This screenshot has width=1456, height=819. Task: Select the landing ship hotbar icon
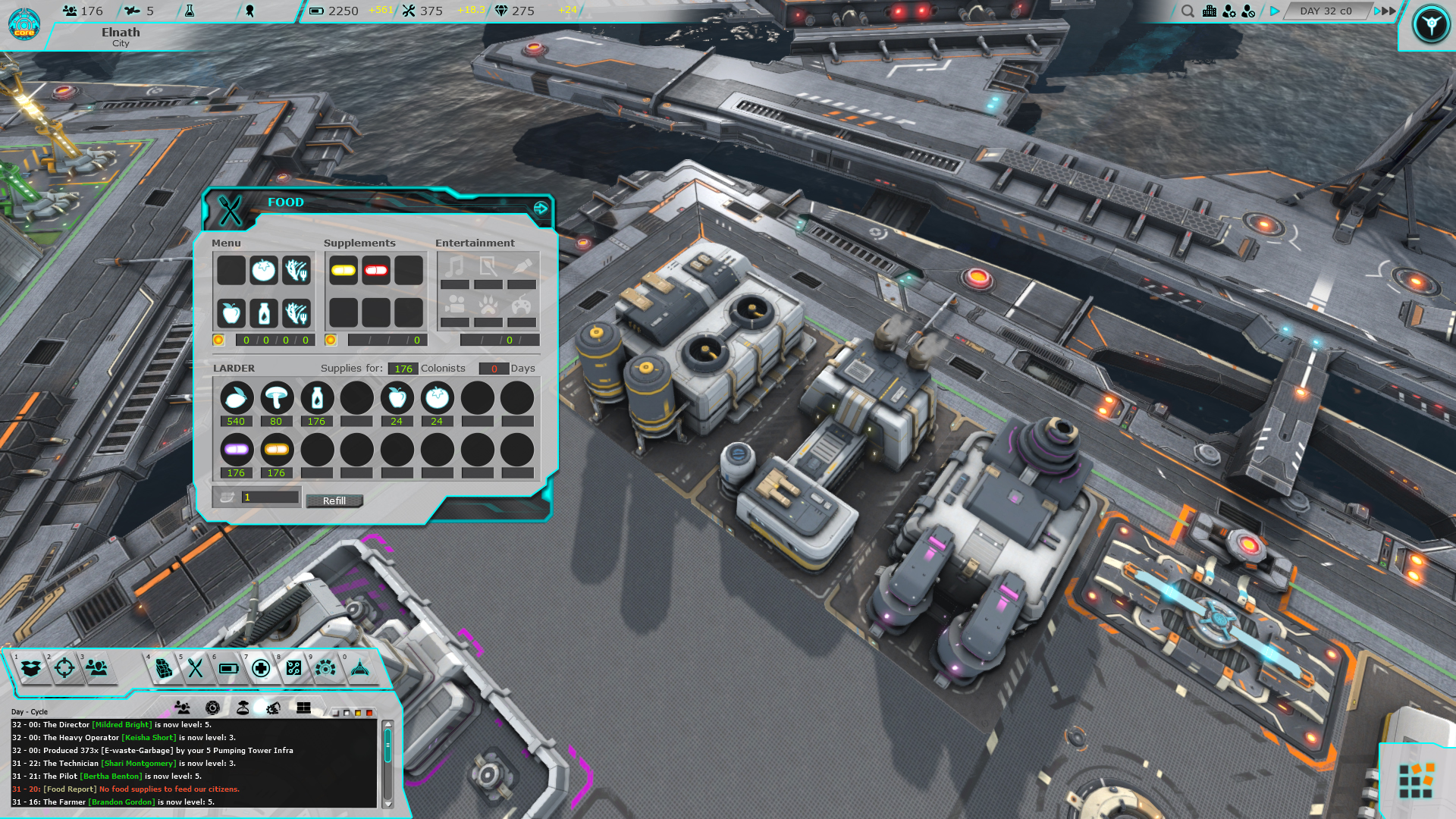pyautogui.click(x=359, y=669)
